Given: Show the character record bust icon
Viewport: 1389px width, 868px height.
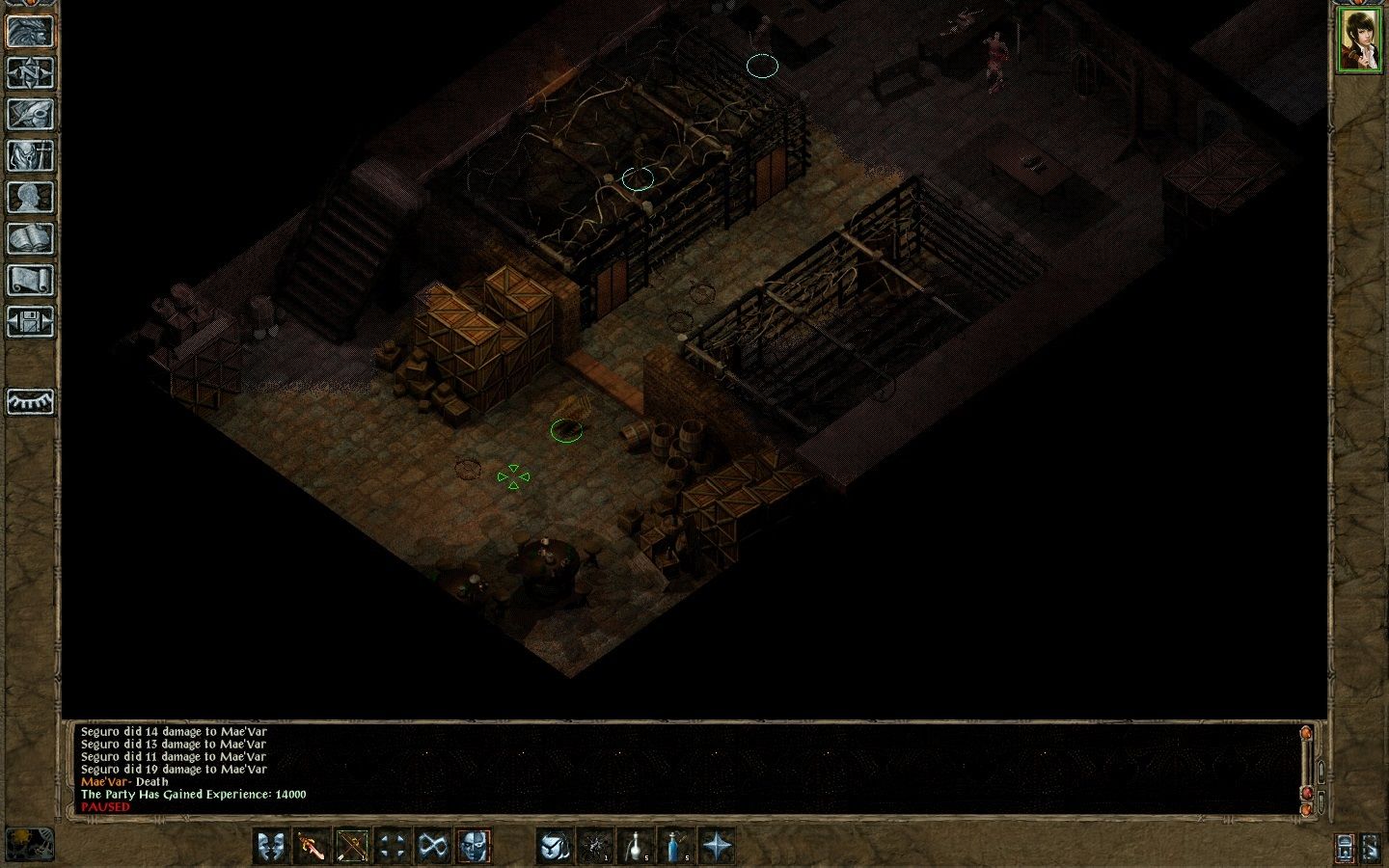Looking at the screenshot, I should click(30, 197).
